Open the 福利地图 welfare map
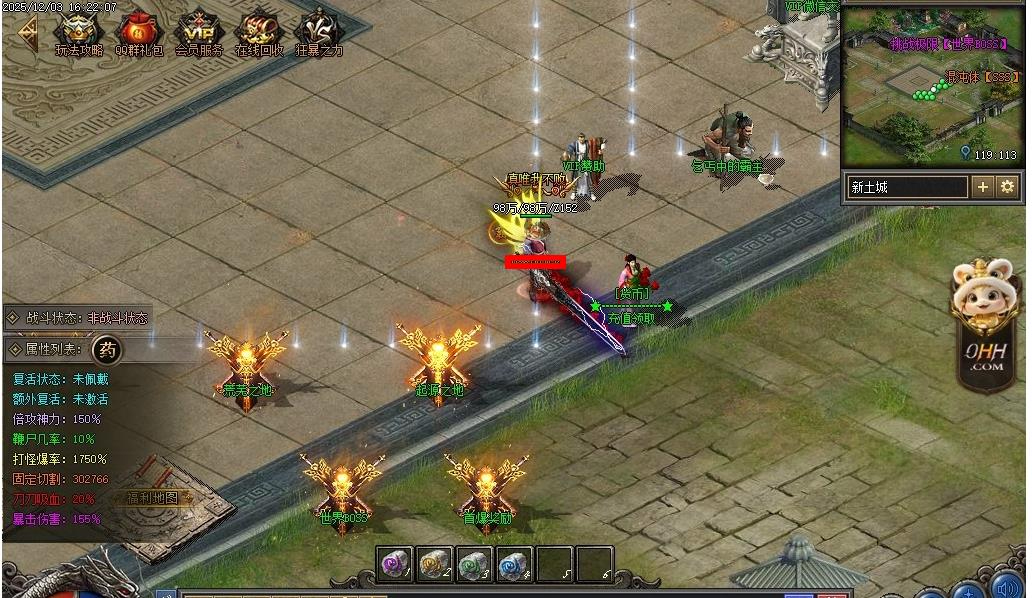Image resolution: width=1032 pixels, height=598 pixels. [152, 497]
